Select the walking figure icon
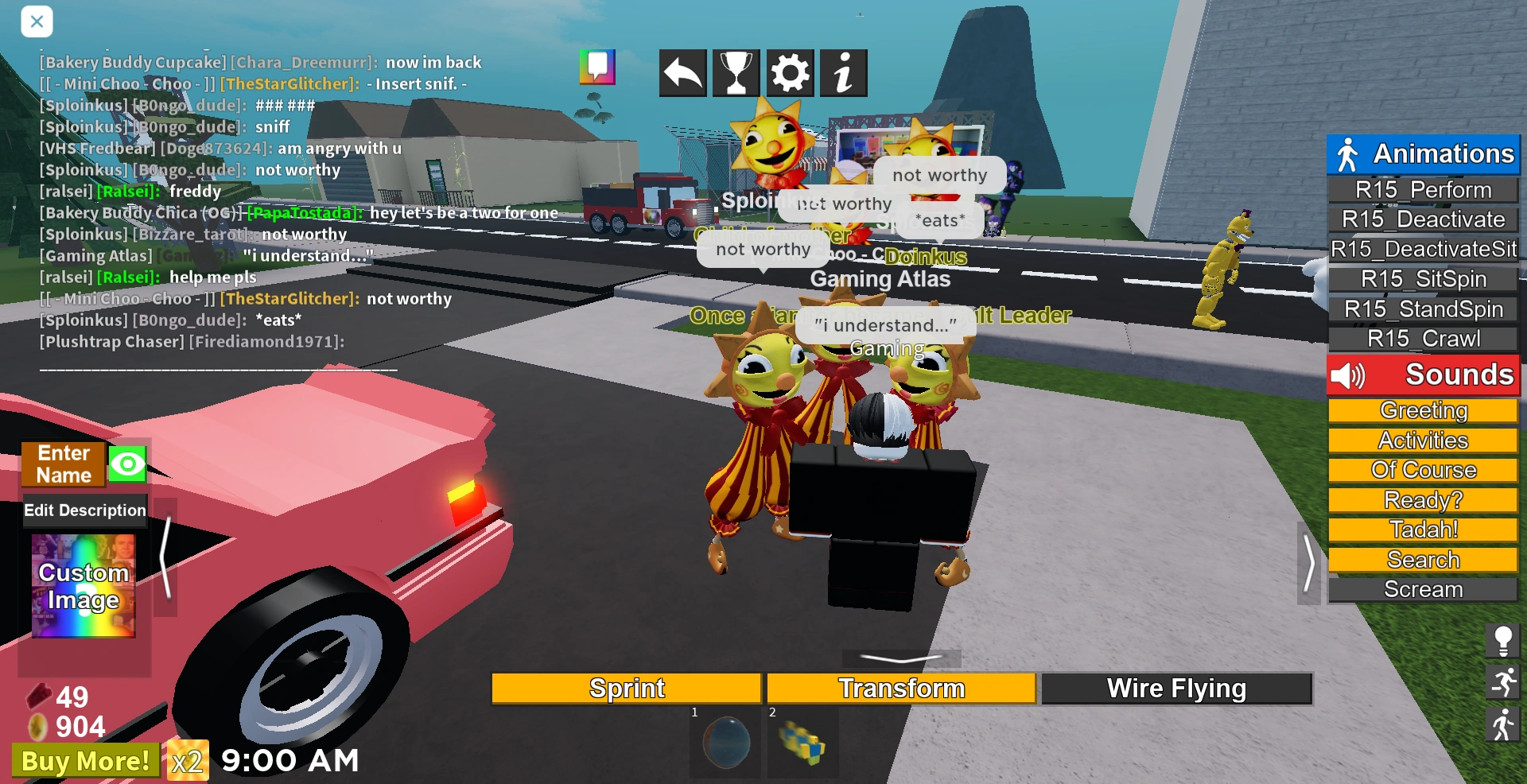 pos(1503,725)
